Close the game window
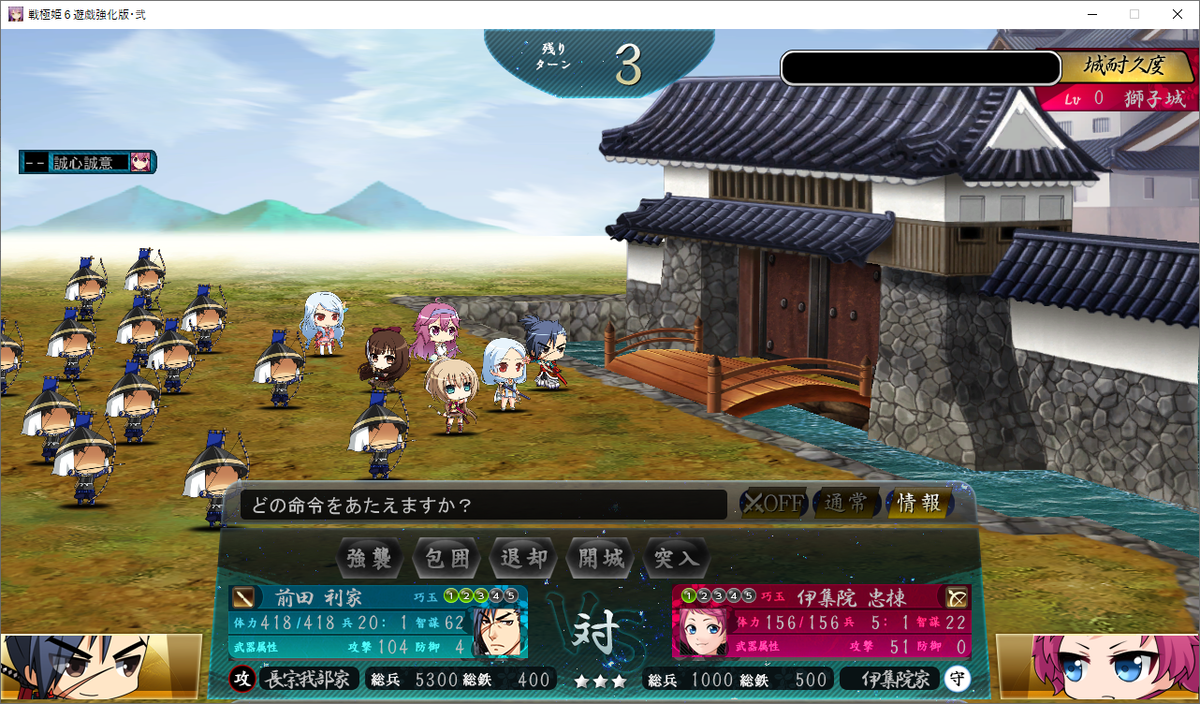This screenshot has width=1200, height=704. (1176, 14)
